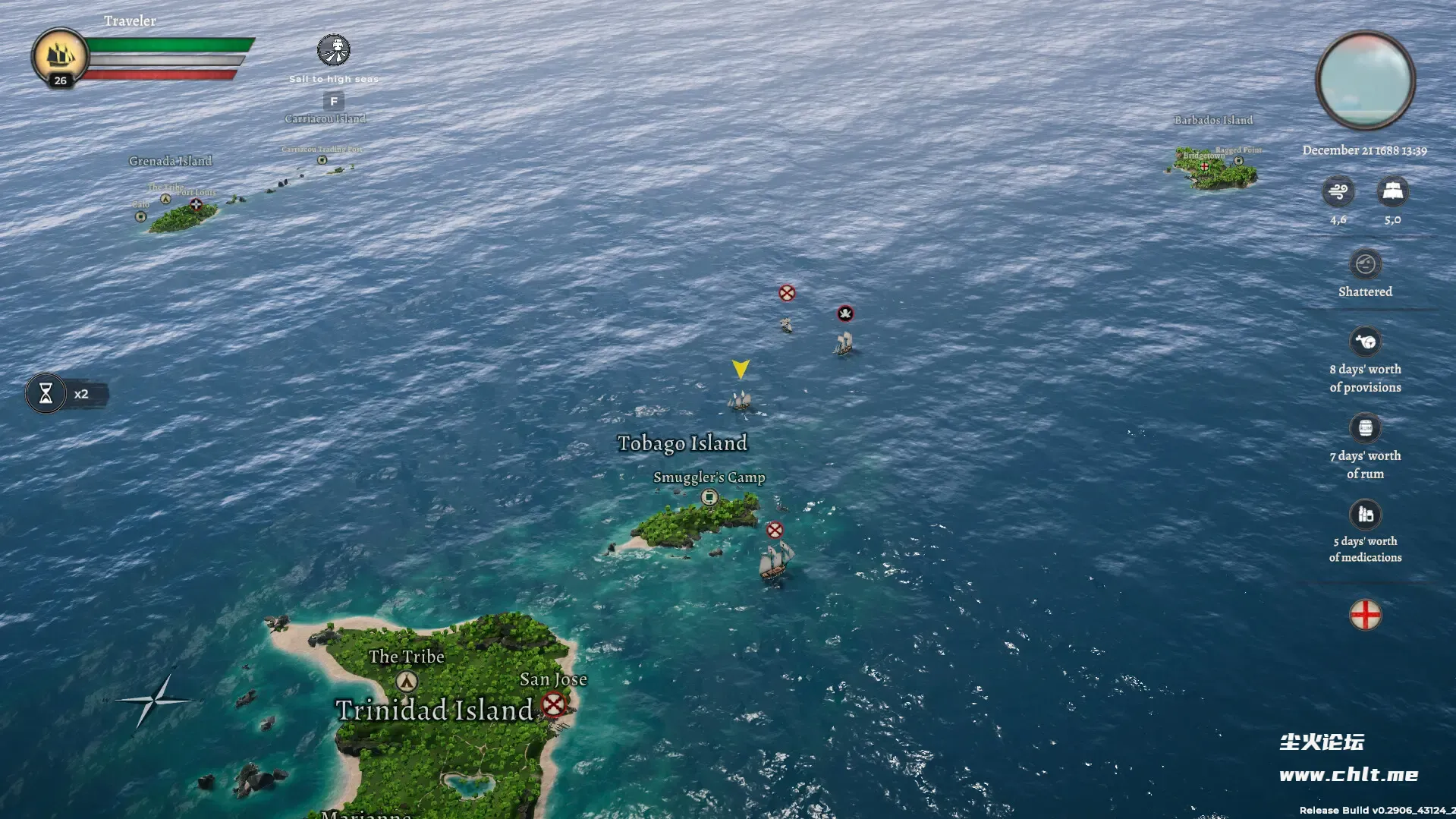Select the Bridgetown port marker on Barbados

tap(1204, 165)
